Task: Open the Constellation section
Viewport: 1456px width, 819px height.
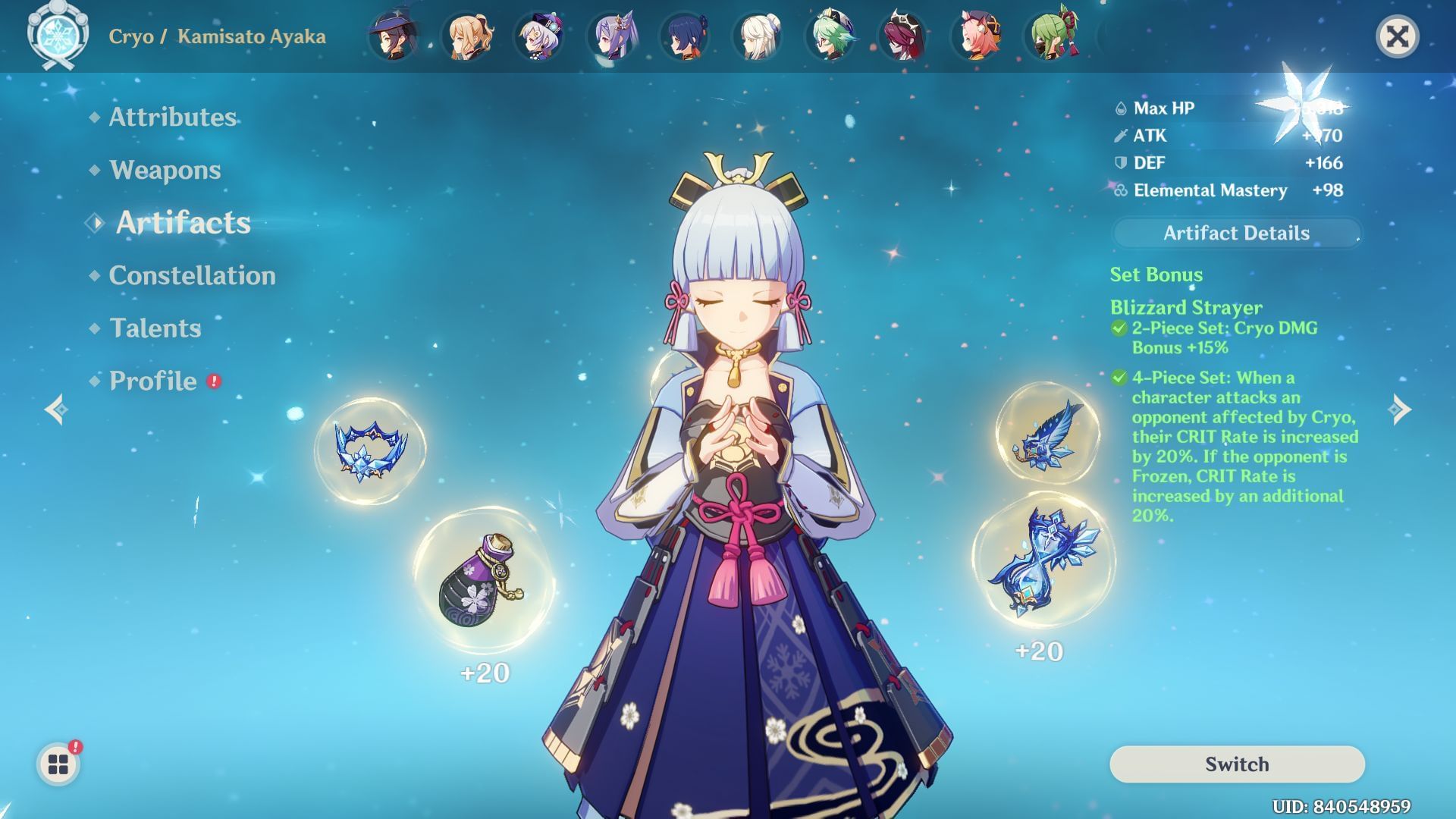Action: click(191, 276)
